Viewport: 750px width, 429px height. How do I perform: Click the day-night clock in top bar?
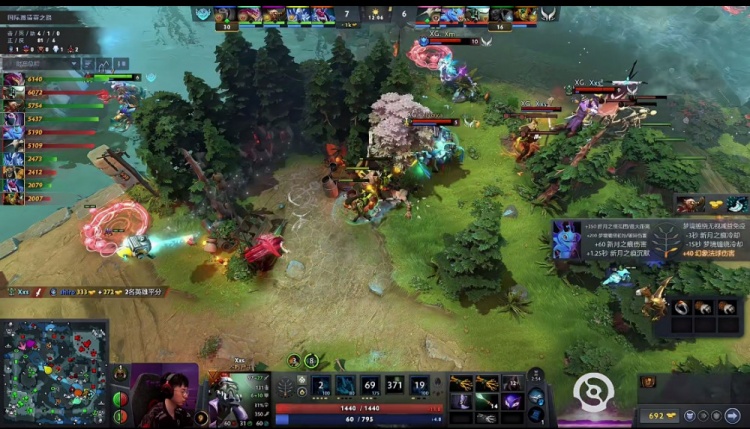tap(376, 15)
